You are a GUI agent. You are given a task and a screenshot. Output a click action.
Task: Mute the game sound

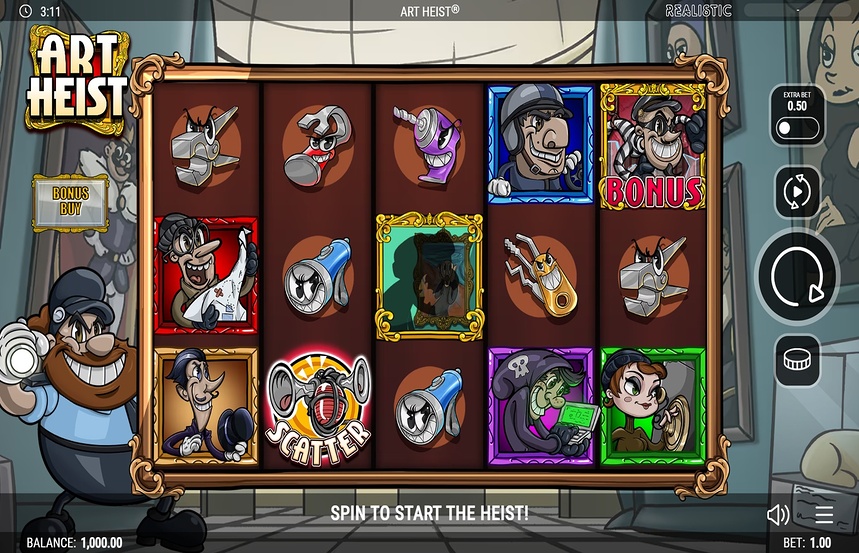[778, 515]
